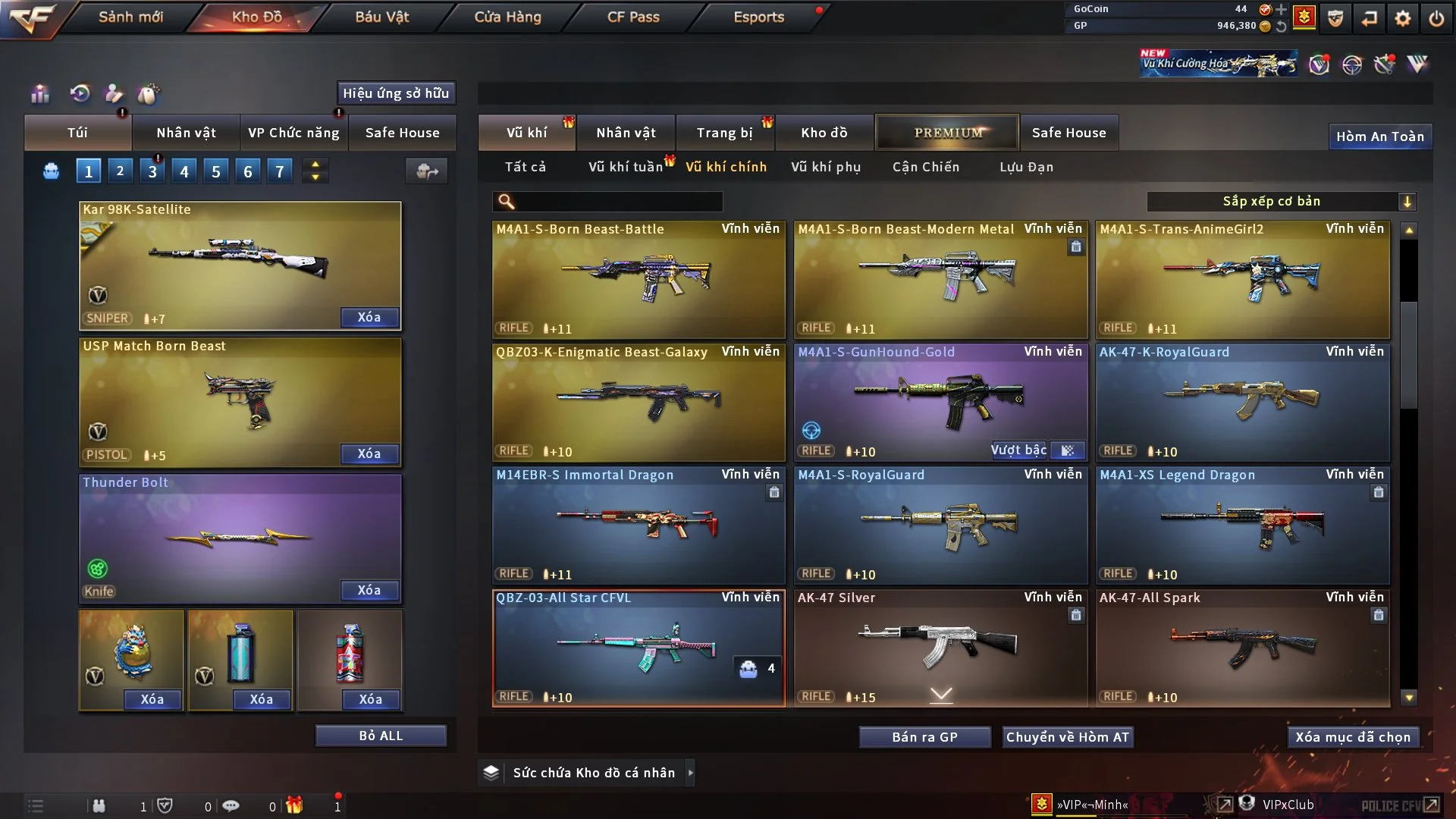Image resolution: width=1456 pixels, height=819 pixels.
Task: Open the Cửa Hàng shop menu
Action: click(507, 17)
